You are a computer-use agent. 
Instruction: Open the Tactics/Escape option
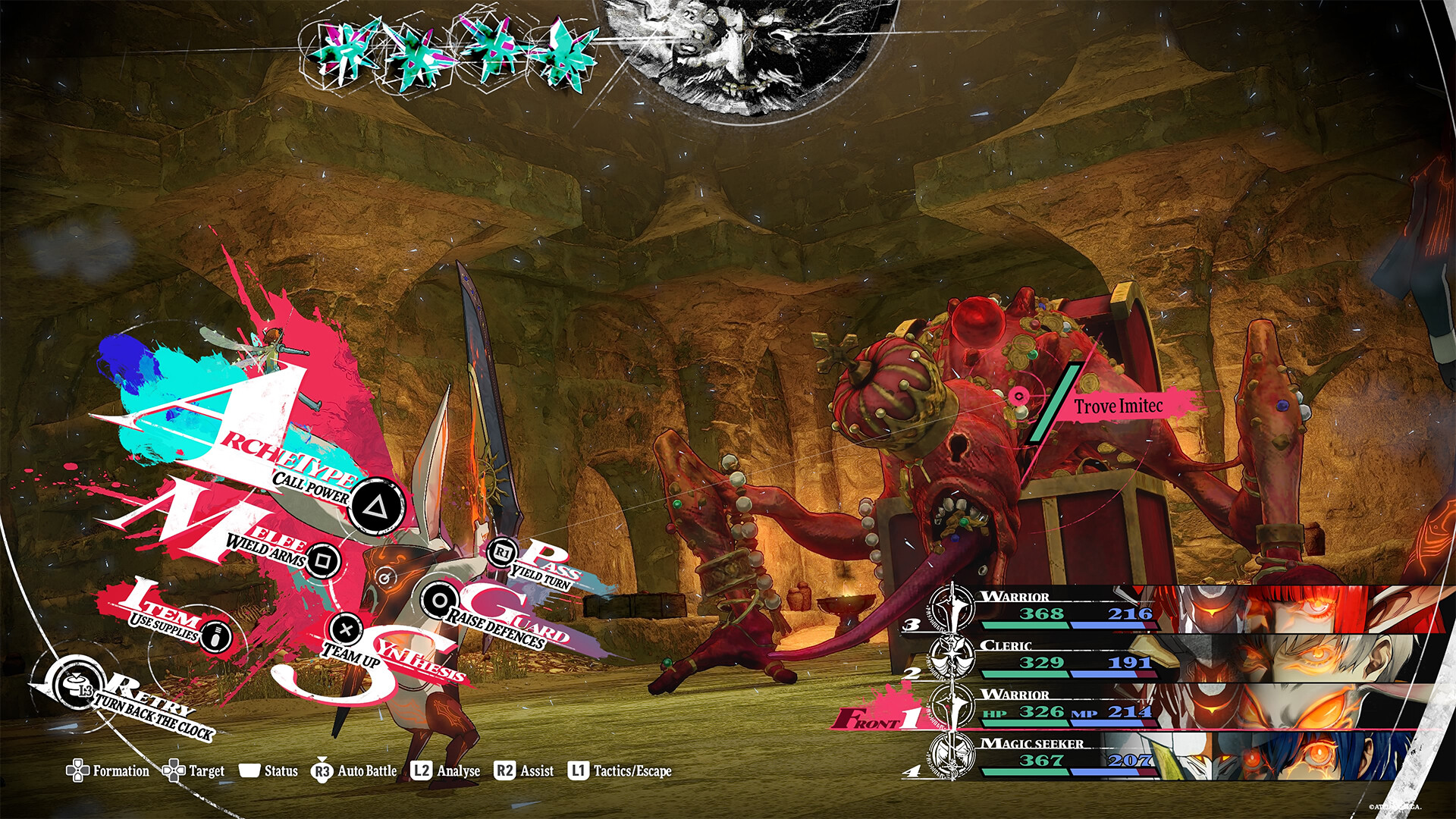pyautogui.click(x=620, y=771)
